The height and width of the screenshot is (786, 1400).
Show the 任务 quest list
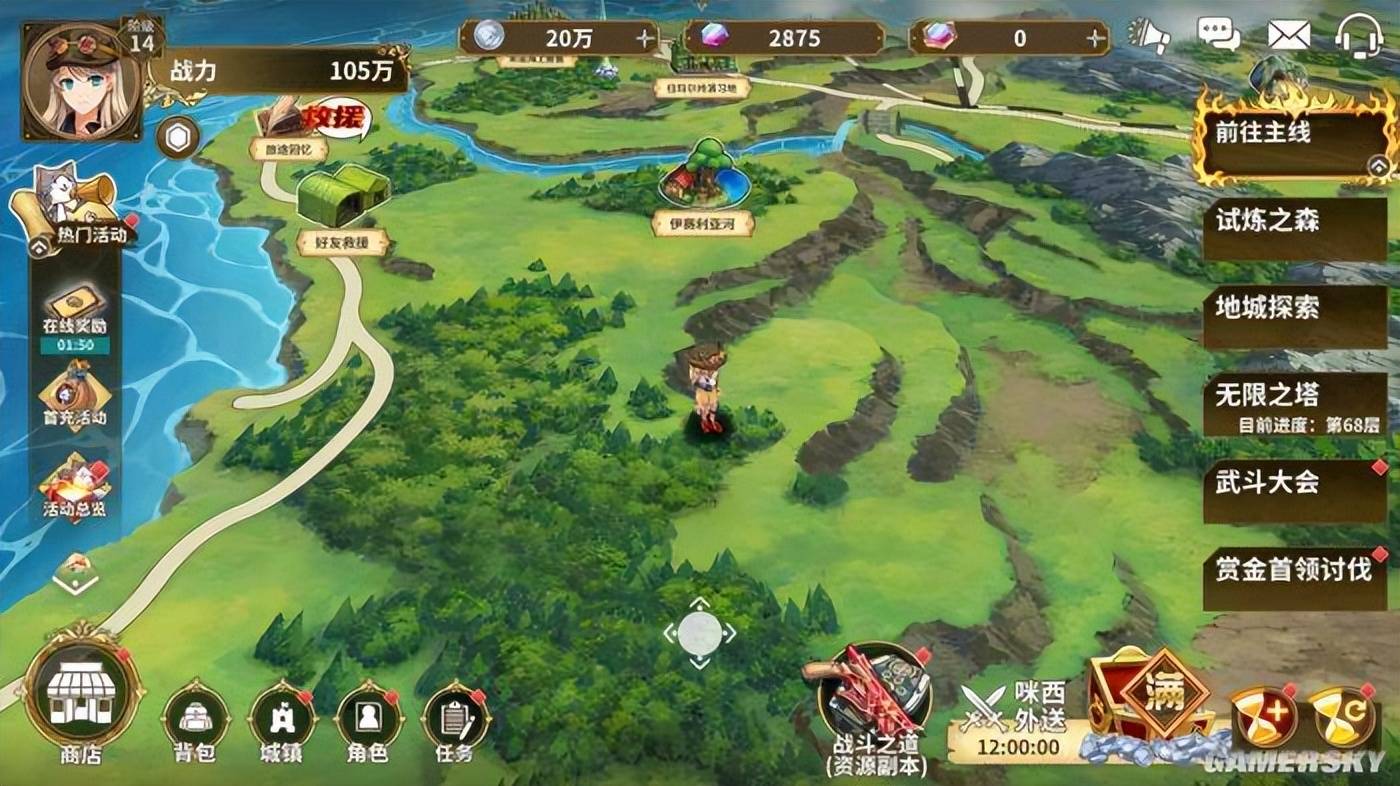(454, 719)
